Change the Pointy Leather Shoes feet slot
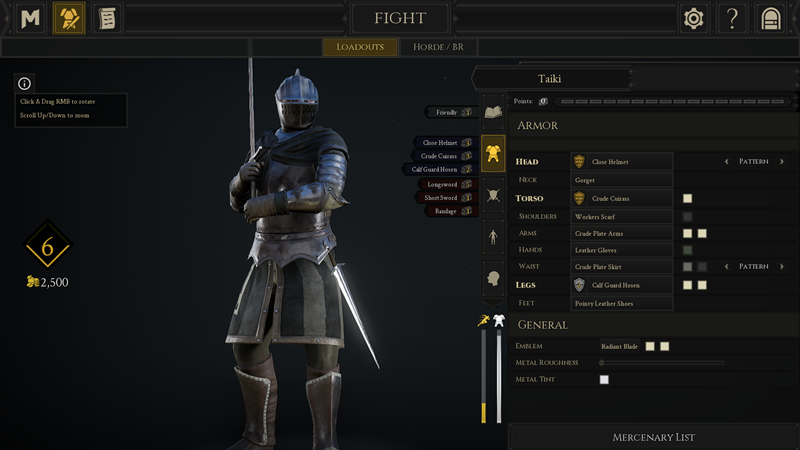The image size is (800, 450). [x=621, y=303]
